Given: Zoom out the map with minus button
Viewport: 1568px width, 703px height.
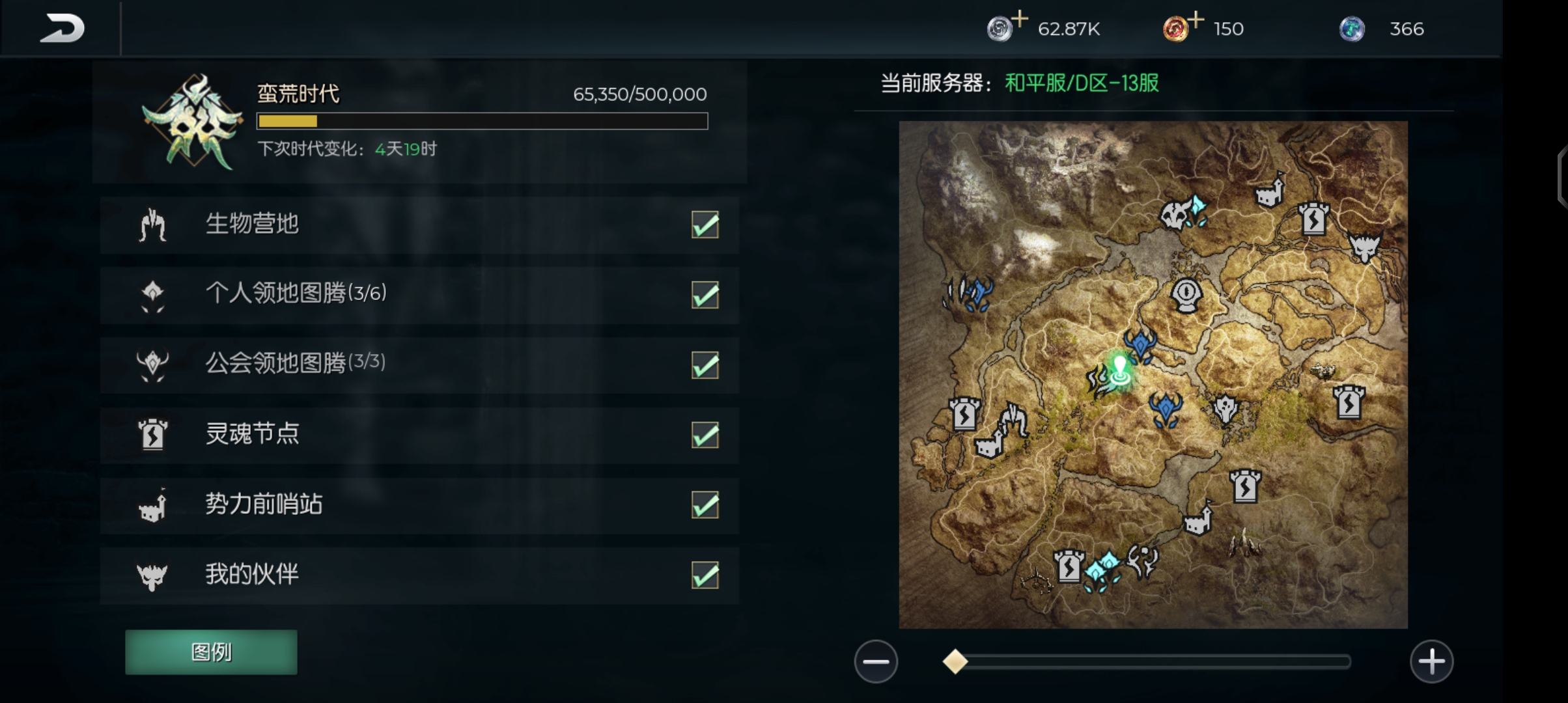Looking at the screenshot, I should tap(876, 661).
